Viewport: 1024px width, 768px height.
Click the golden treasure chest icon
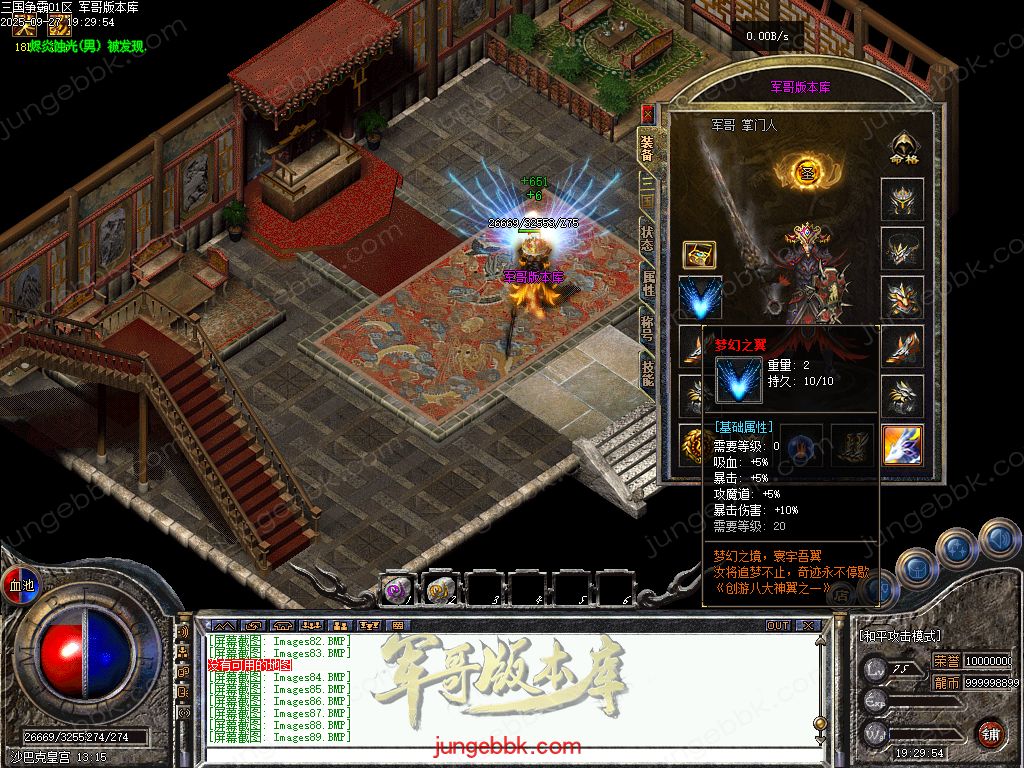[699, 254]
